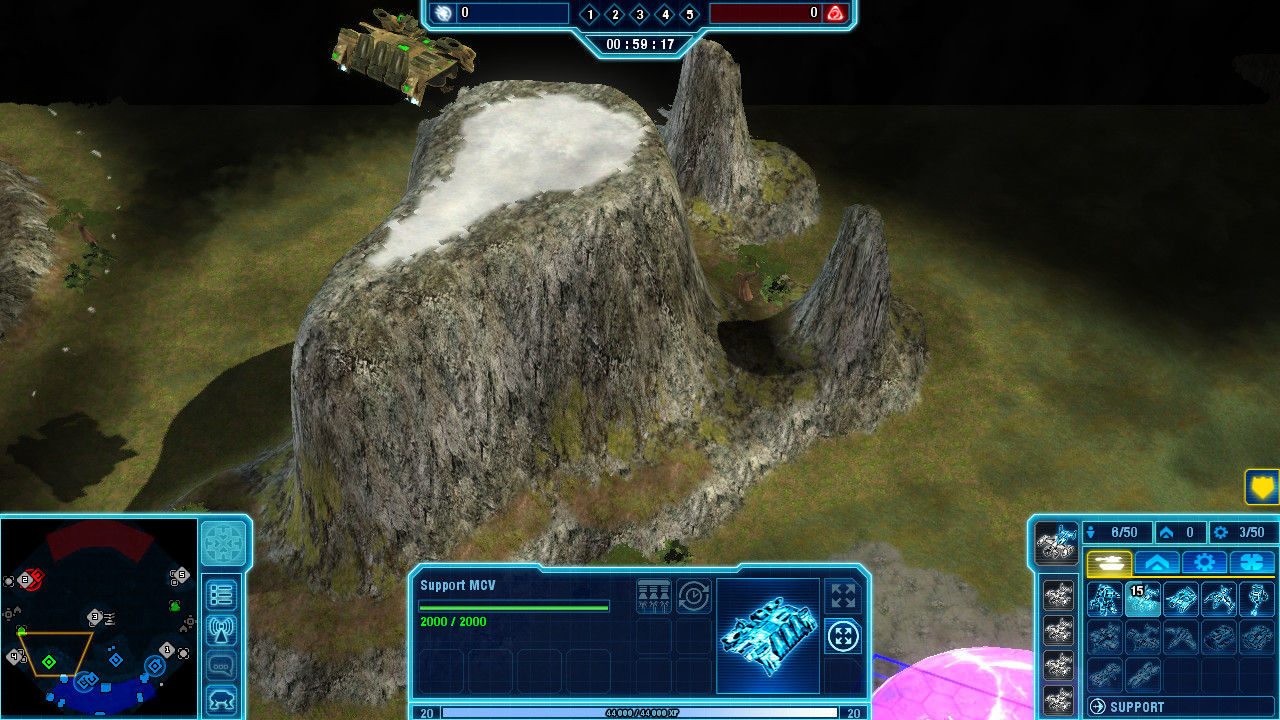Click the yellow shield button
Image resolution: width=1280 pixels, height=720 pixels.
point(1261,487)
